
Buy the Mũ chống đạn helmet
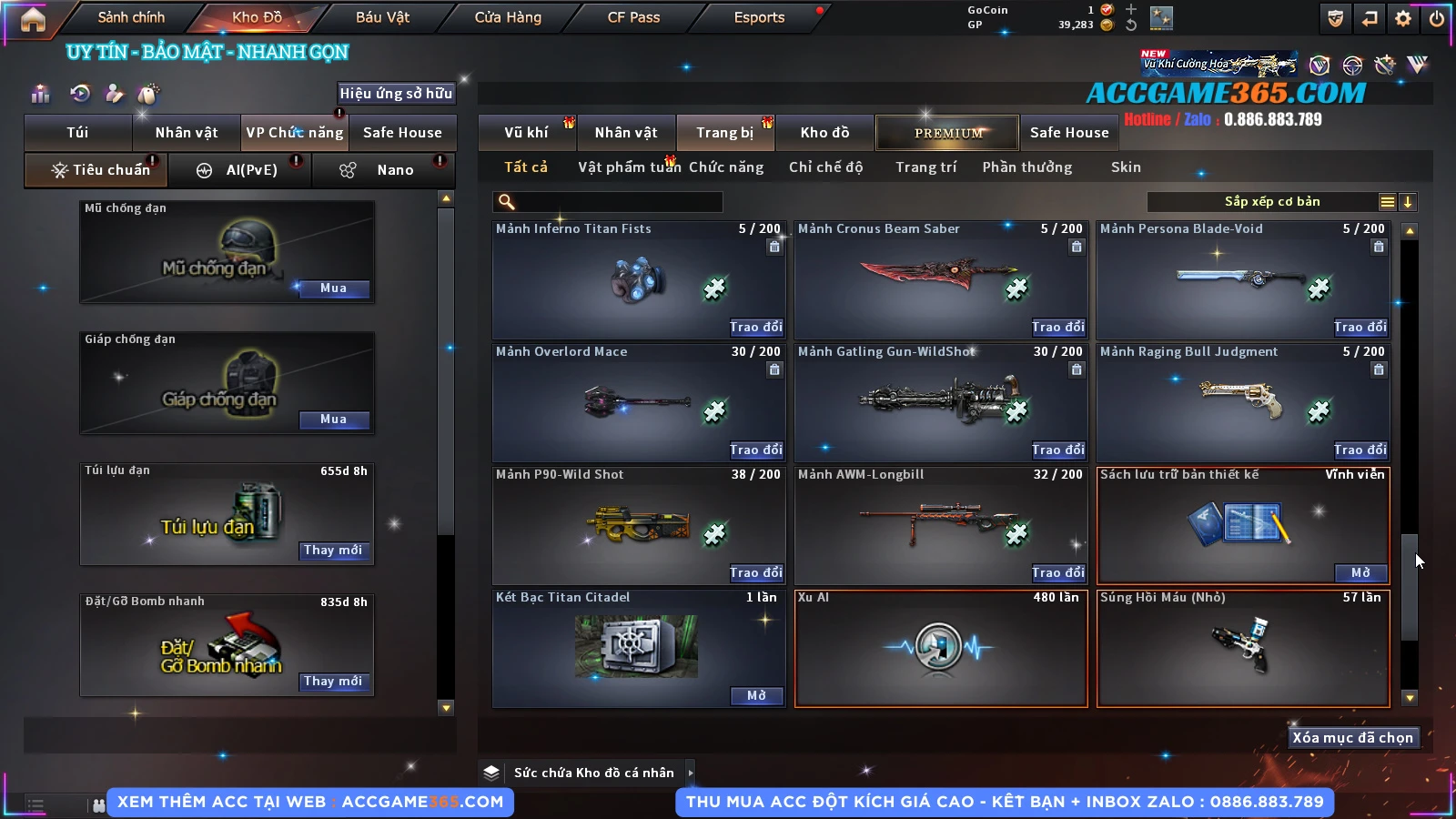[x=333, y=288]
